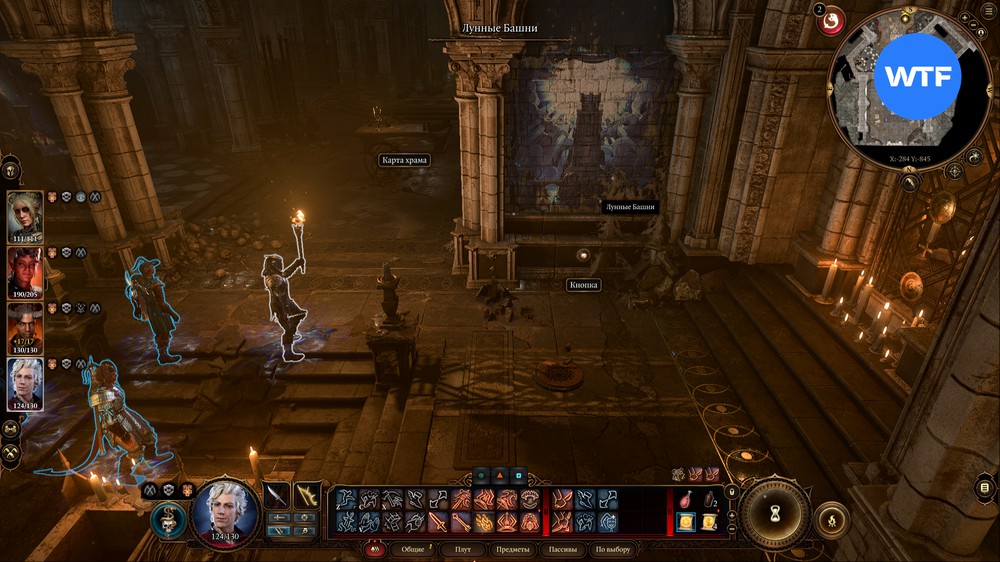This screenshot has height=562, width=1000.
Task: Choose the По выбору hotbar tab
Action: tap(613, 549)
